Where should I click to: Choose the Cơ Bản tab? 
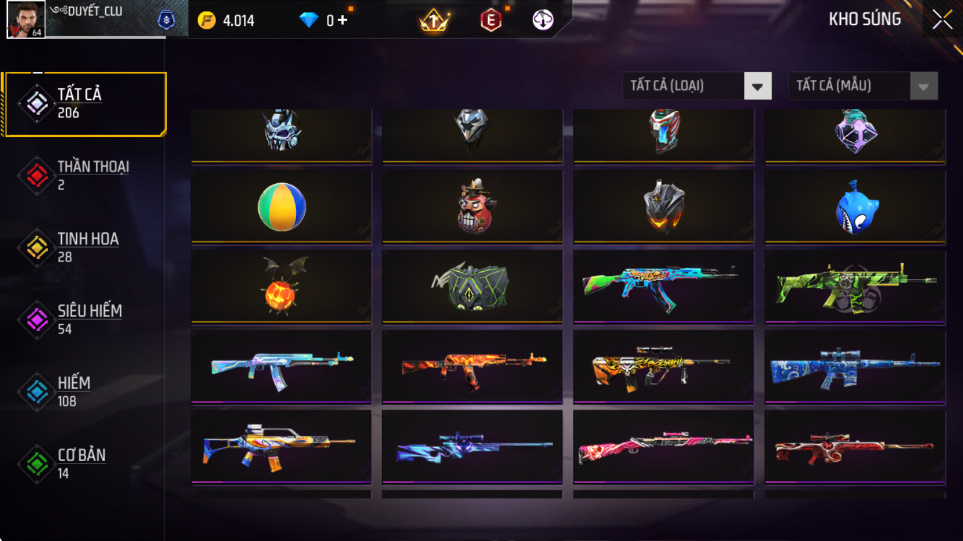pyautogui.click(x=84, y=463)
